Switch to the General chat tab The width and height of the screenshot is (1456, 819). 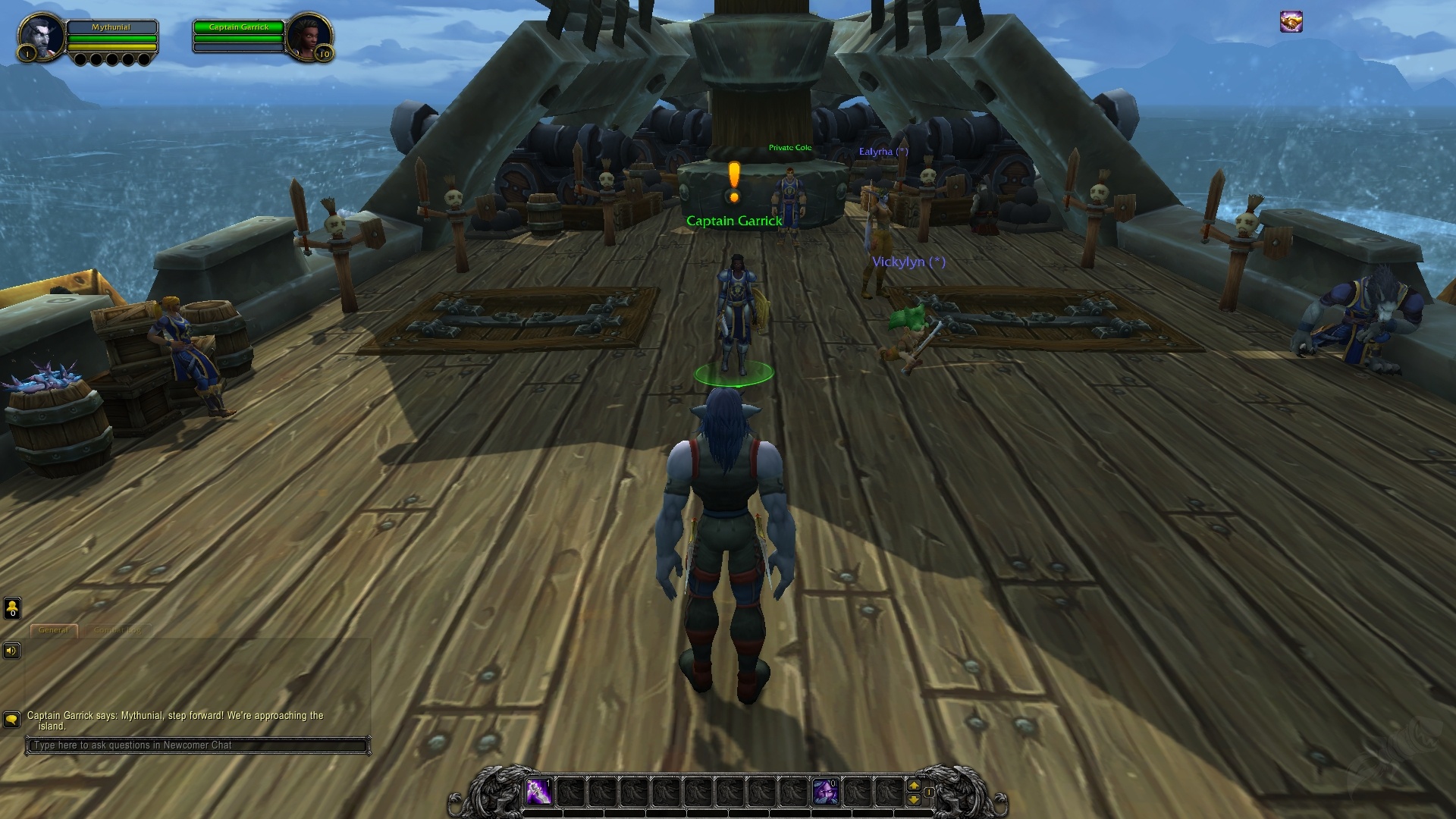point(53,630)
